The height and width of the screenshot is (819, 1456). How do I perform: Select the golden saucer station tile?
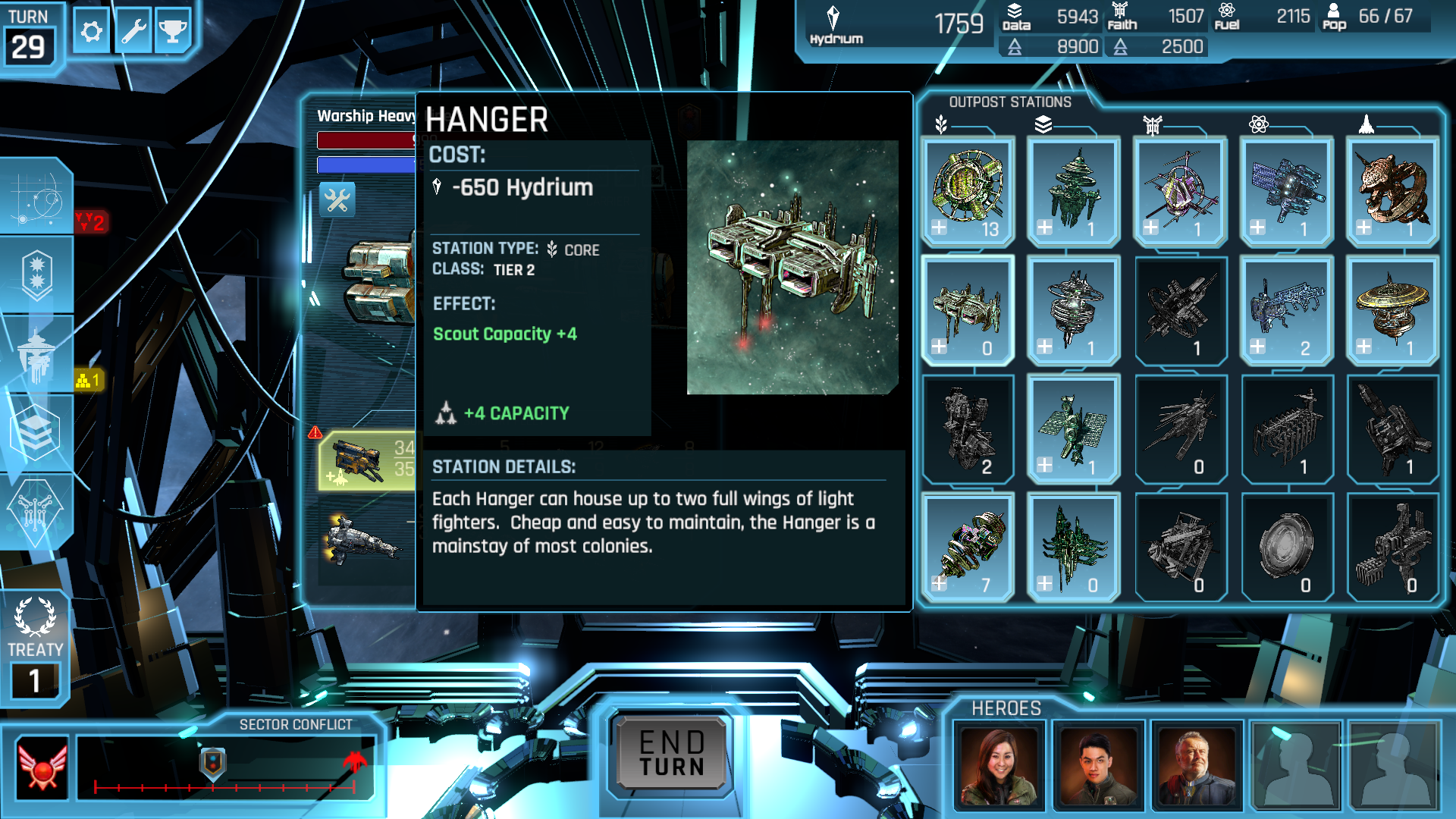(x=1392, y=311)
